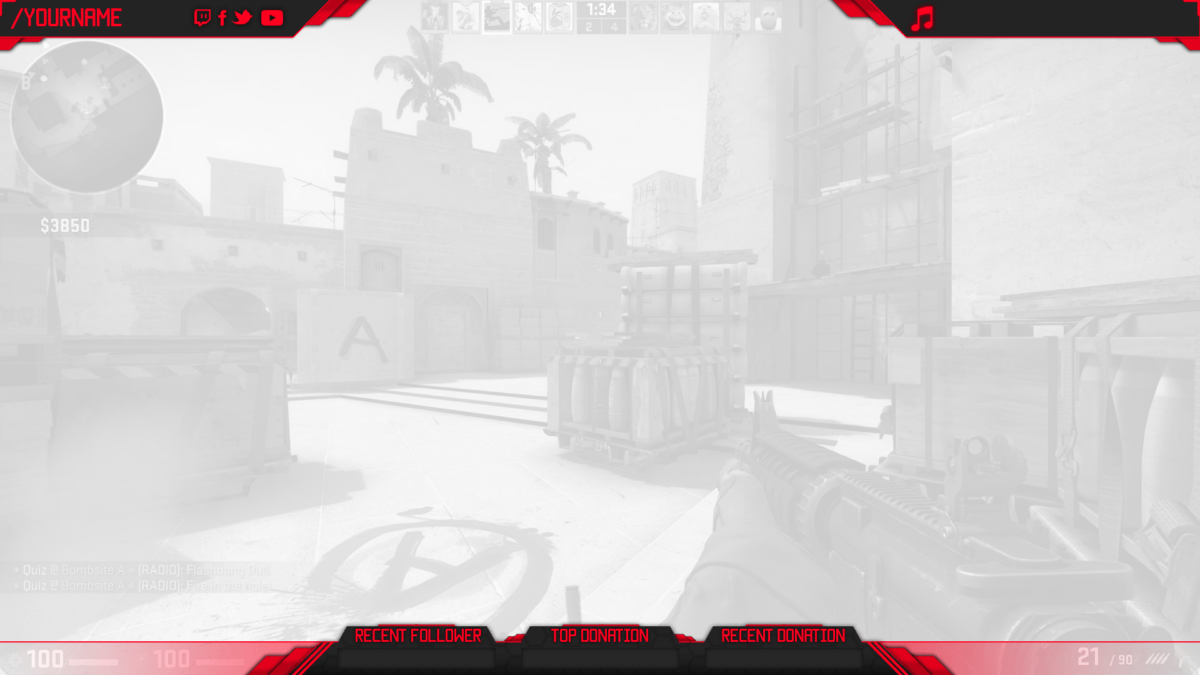Open the Facebook icon link
Image resolution: width=1200 pixels, height=675 pixels.
[222, 18]
